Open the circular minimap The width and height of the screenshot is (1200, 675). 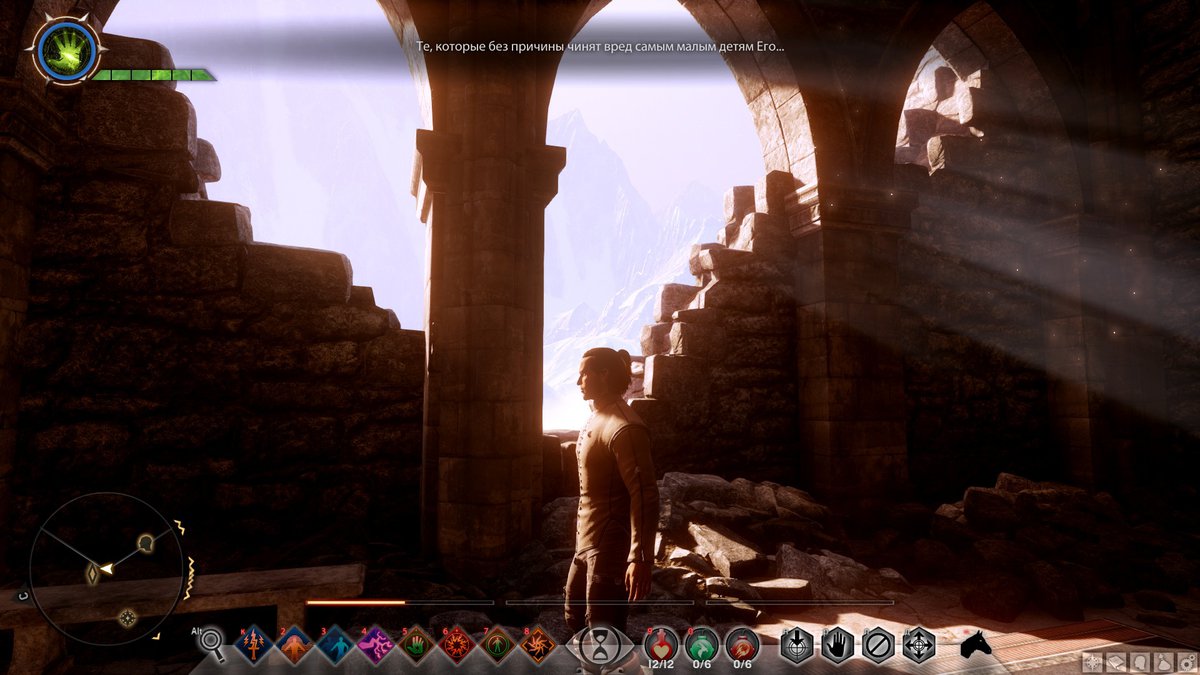106,568
